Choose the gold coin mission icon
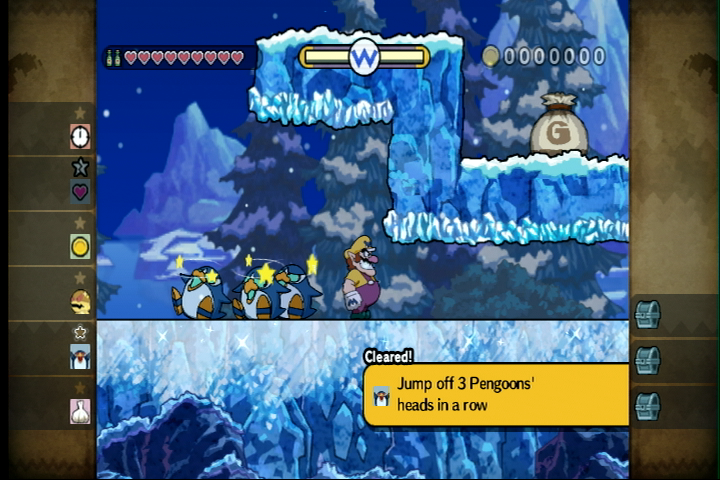 click(x=80, y=246)
